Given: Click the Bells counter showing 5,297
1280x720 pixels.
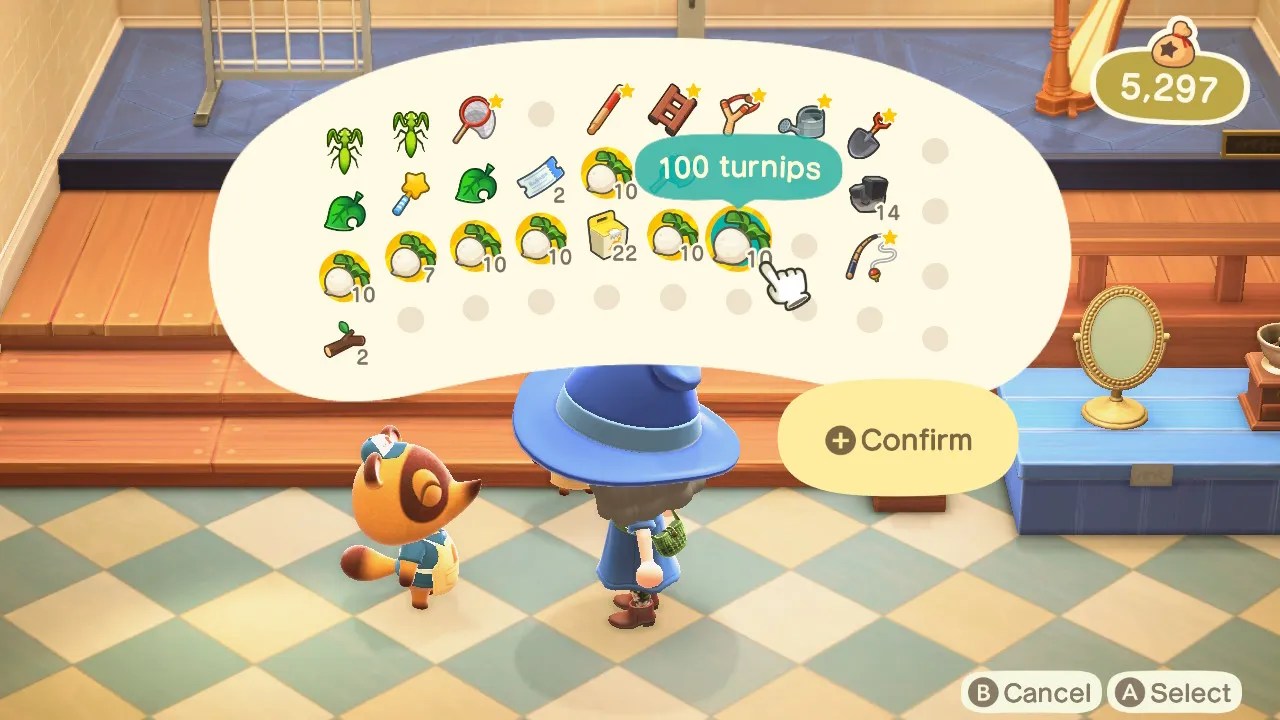Looking at the screenshot, I should click(x=1170, y=88).
